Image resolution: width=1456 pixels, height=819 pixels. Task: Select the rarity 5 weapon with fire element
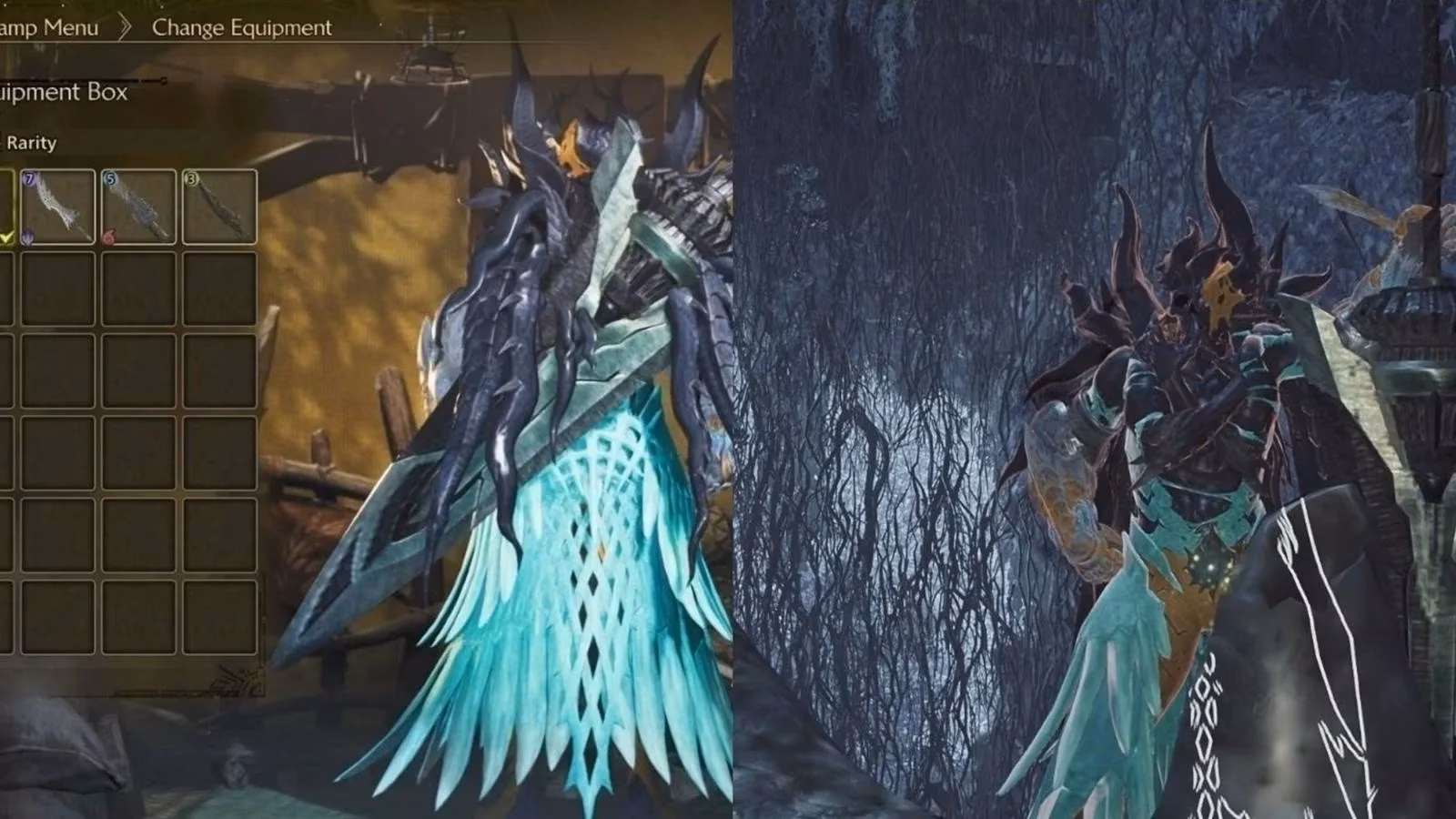pyautogui.click(x=136, y=206)
